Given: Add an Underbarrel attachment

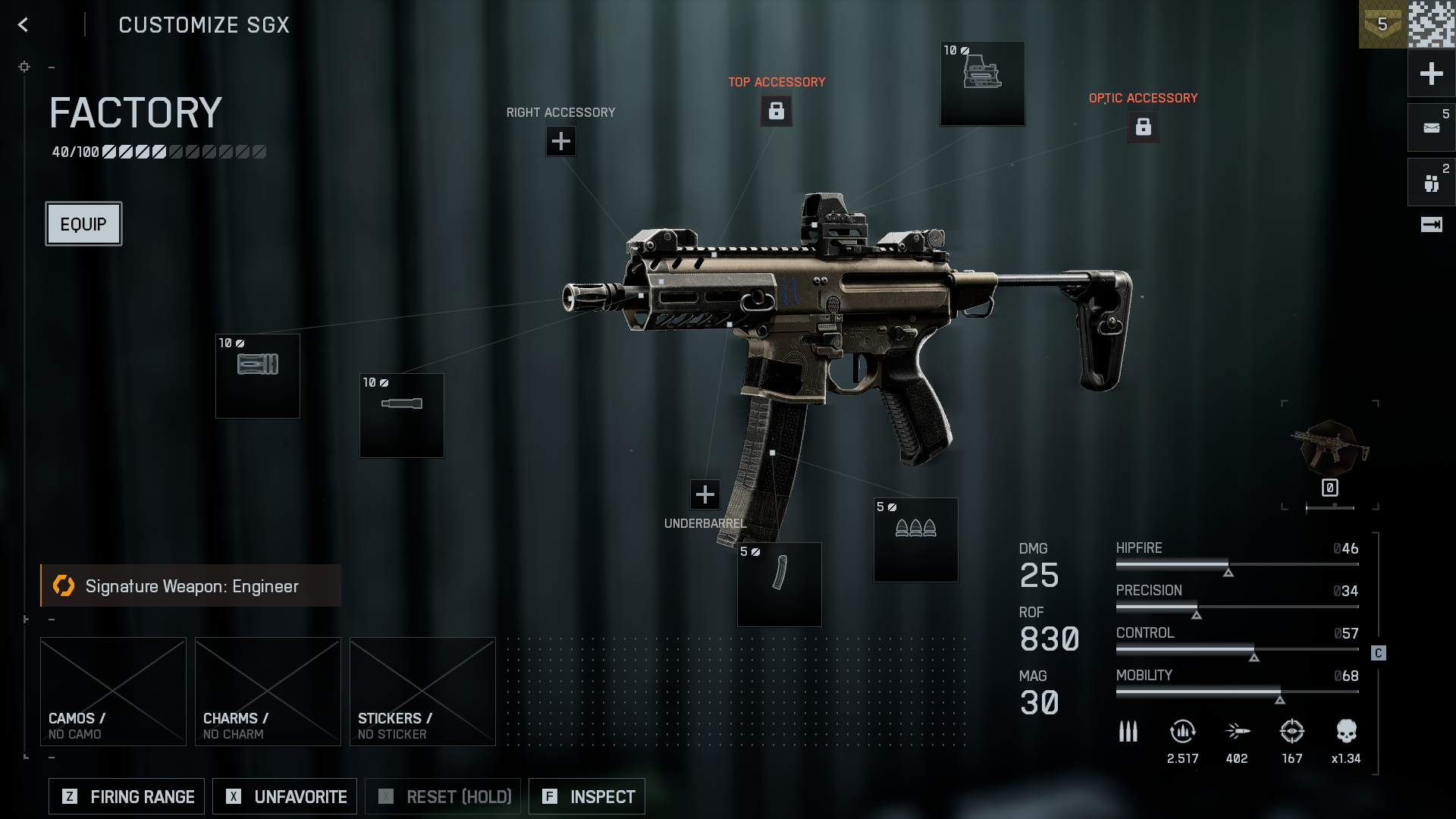Looking at the screenshot, I should point(705,494).
